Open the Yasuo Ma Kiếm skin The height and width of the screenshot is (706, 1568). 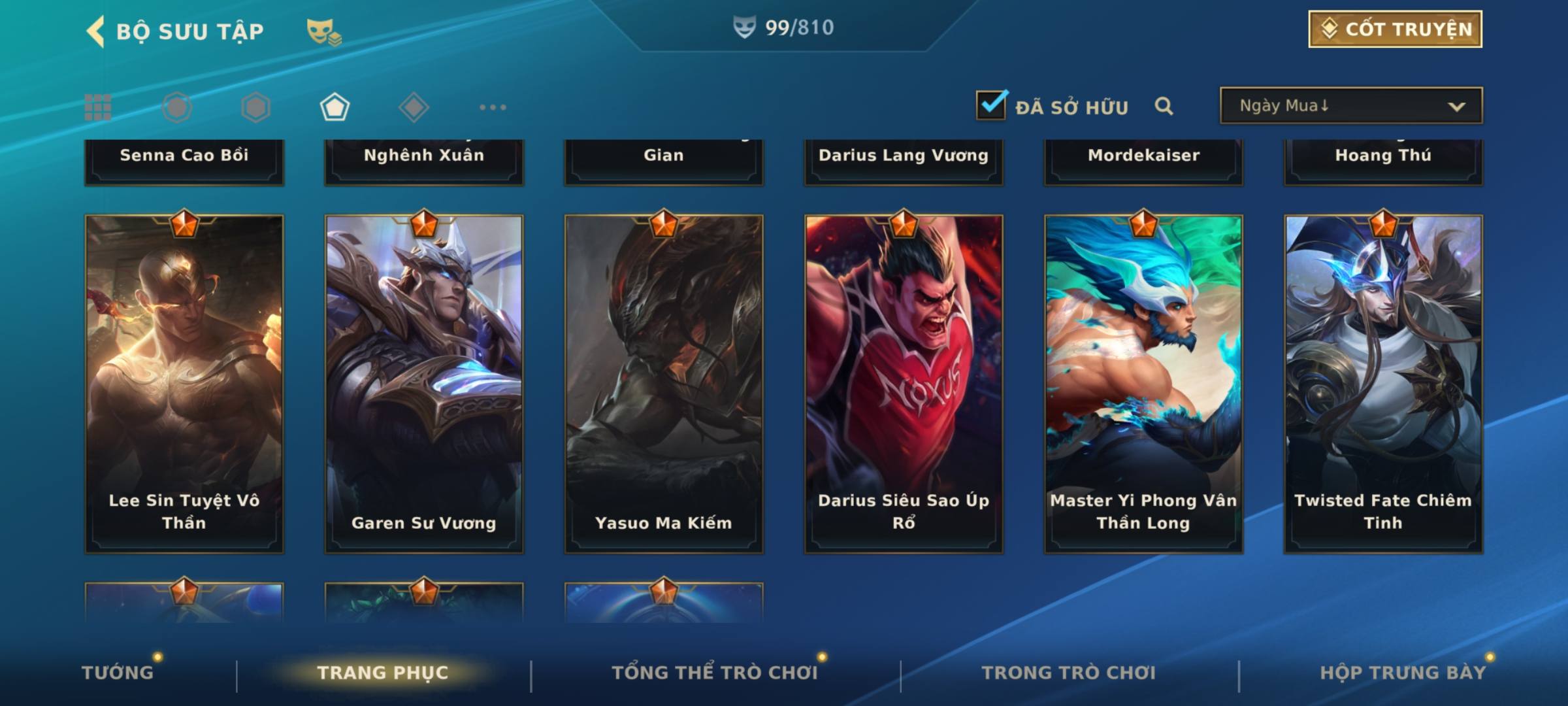664,384
